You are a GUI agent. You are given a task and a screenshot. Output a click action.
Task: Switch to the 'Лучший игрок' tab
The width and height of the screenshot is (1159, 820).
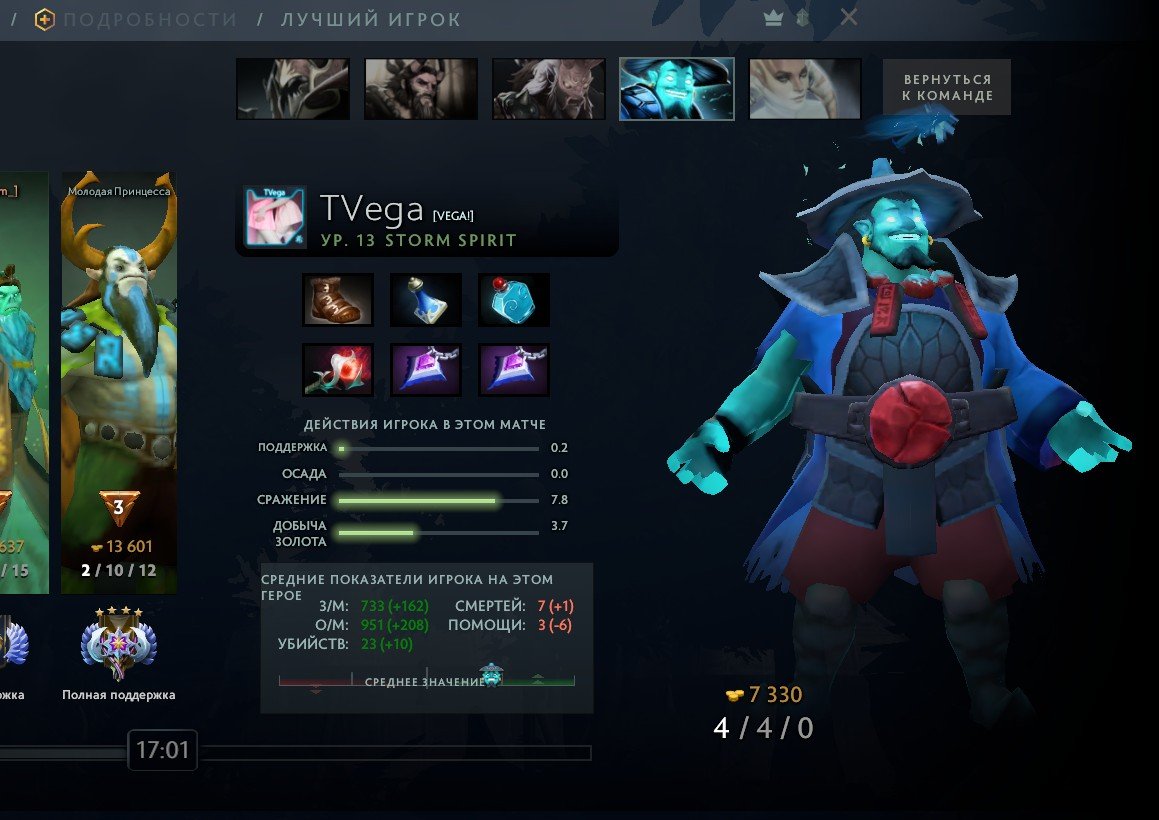tap(371, 19)
